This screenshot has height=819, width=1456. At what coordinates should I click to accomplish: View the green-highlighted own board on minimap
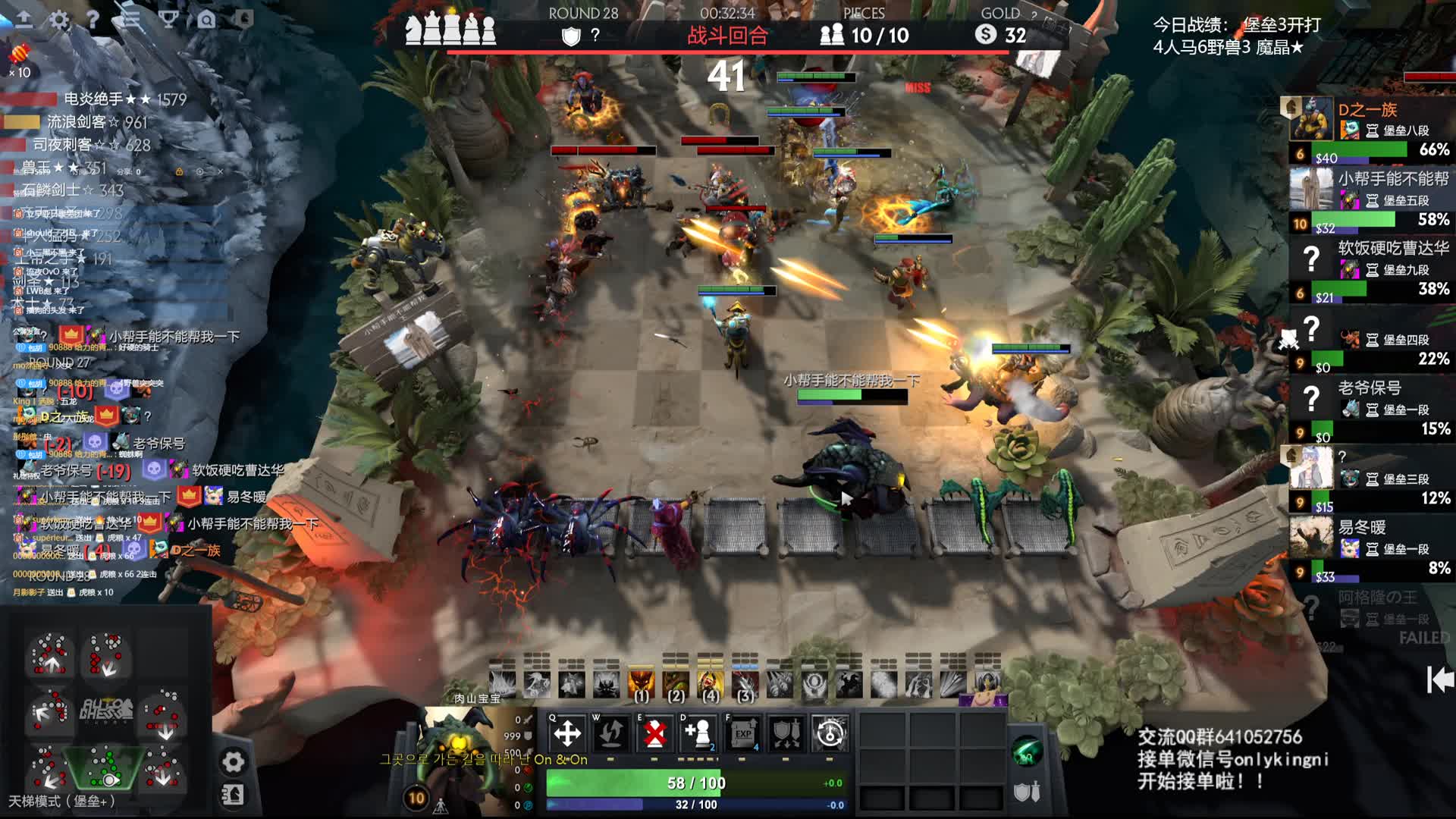click(x=106, y=767)
